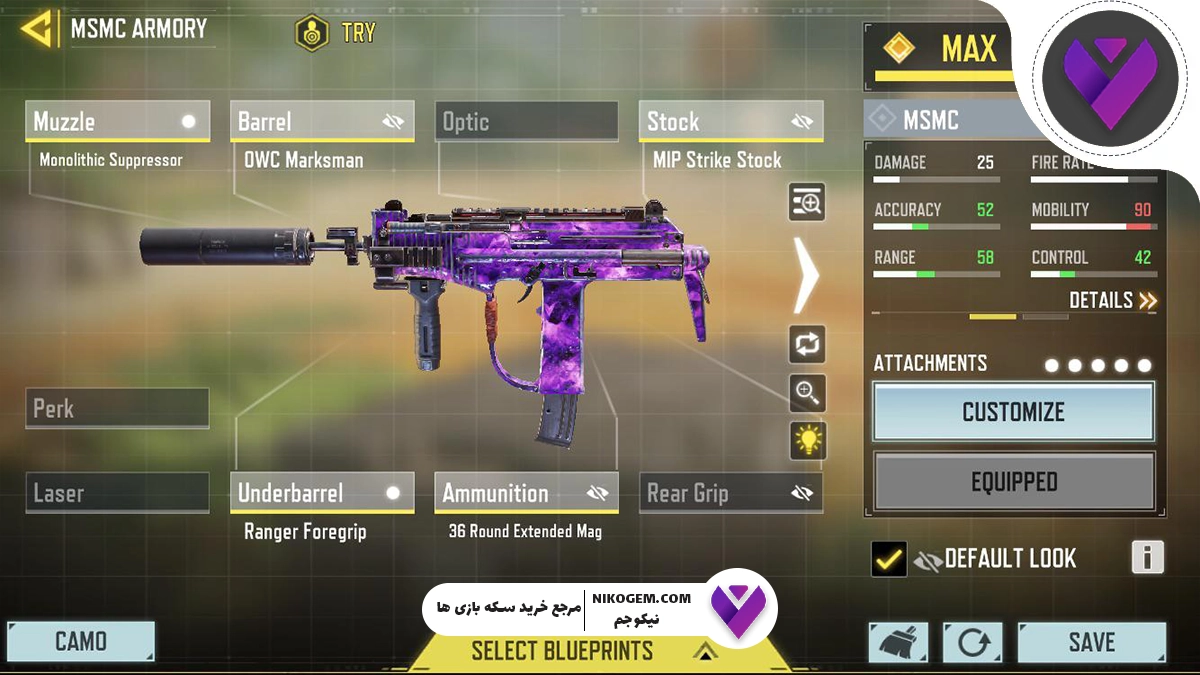
Task: Open the Default Look info icon
Action: click(x=1147, y=557)
